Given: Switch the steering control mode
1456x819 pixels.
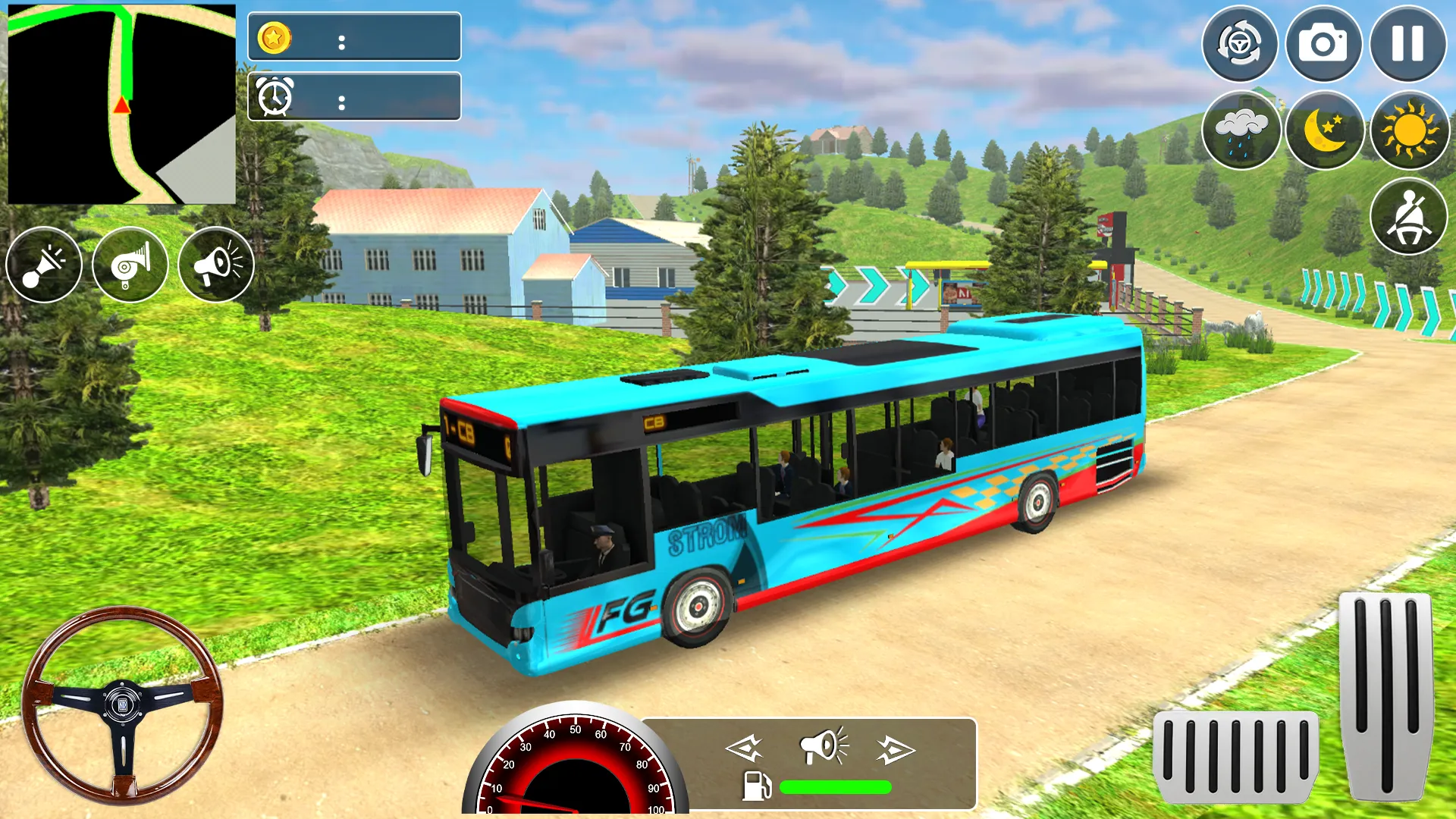Looking at the screenshot, I should tap(1240, 44).
